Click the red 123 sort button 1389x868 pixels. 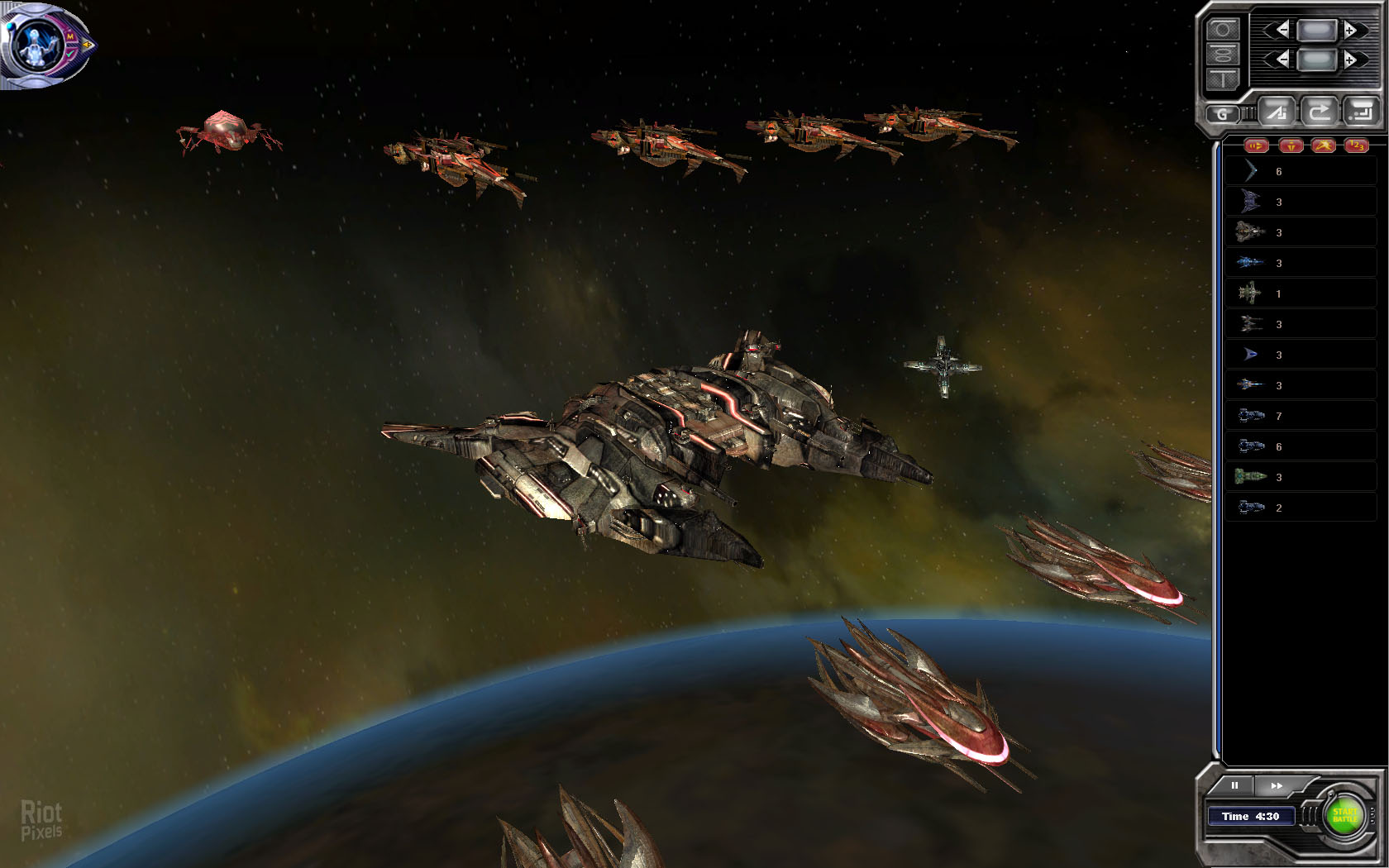[x=1356, y=146]
